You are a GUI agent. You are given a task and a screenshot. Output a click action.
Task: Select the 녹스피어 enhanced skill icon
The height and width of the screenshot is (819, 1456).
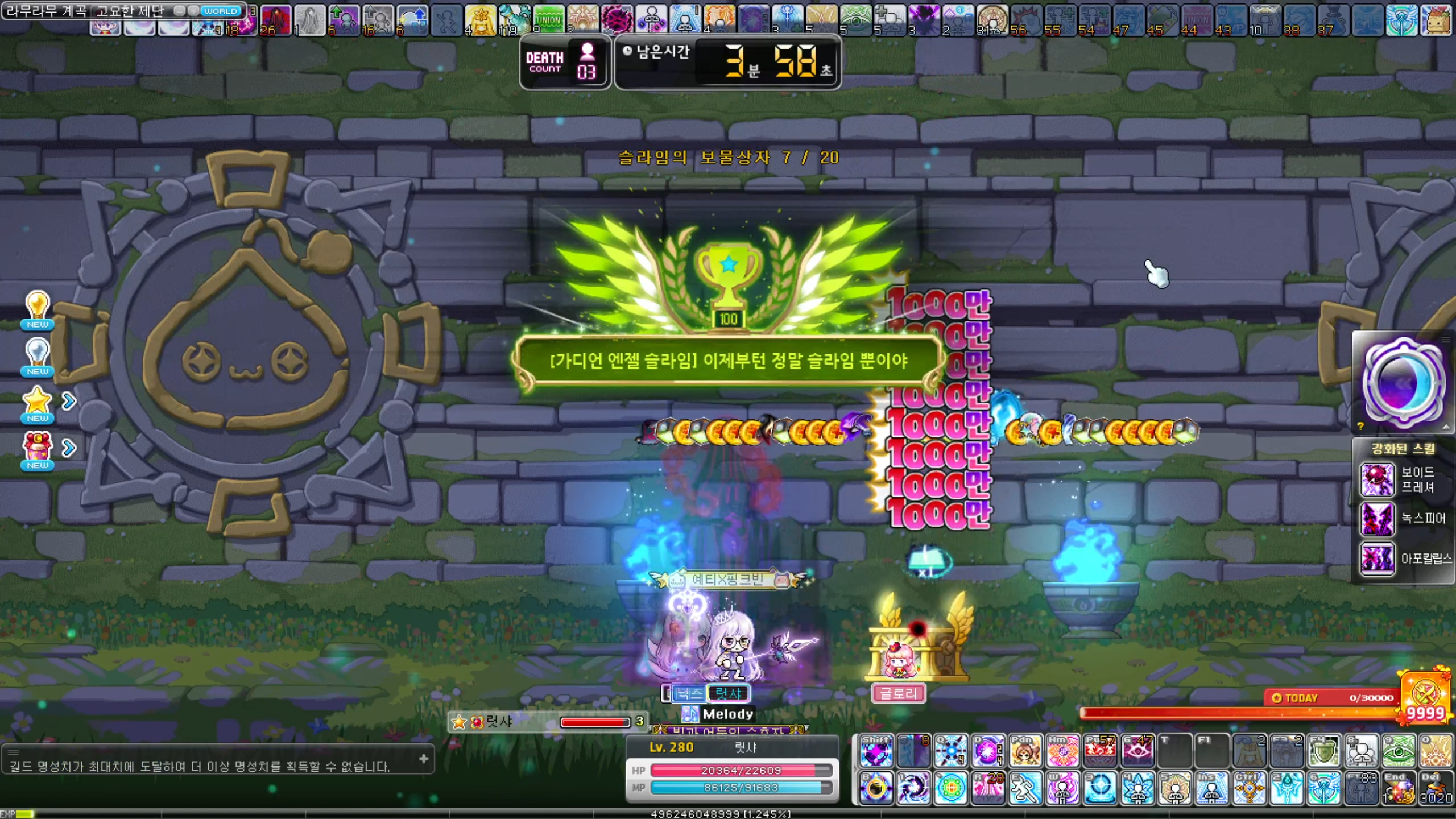coord(1376,519)
